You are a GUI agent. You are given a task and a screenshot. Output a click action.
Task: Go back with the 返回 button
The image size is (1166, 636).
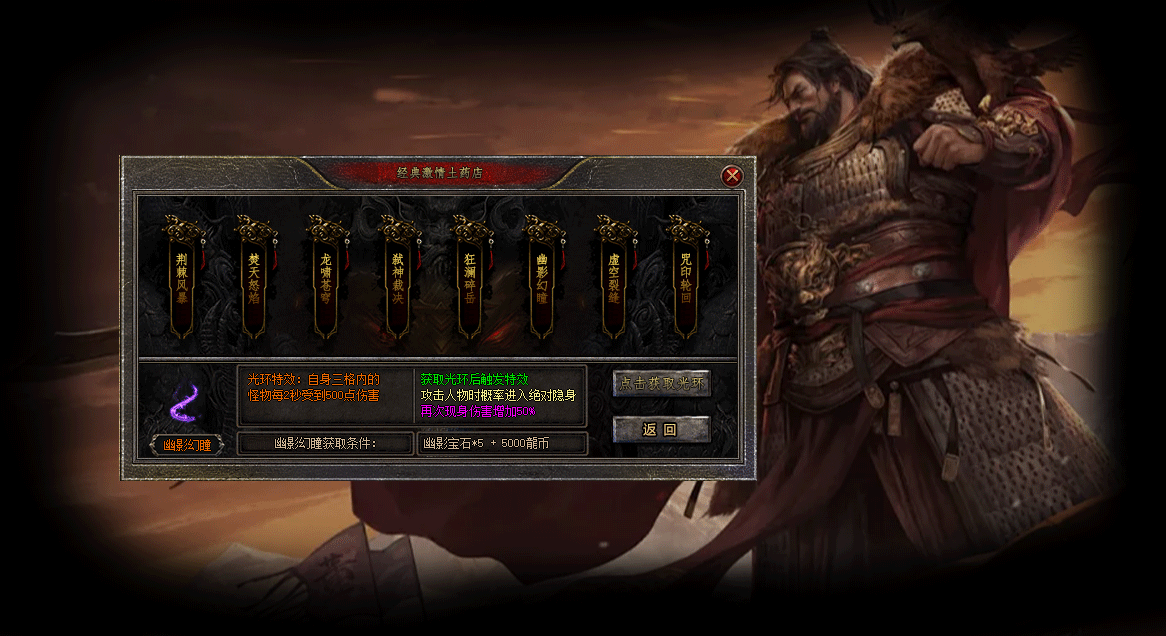661,430
